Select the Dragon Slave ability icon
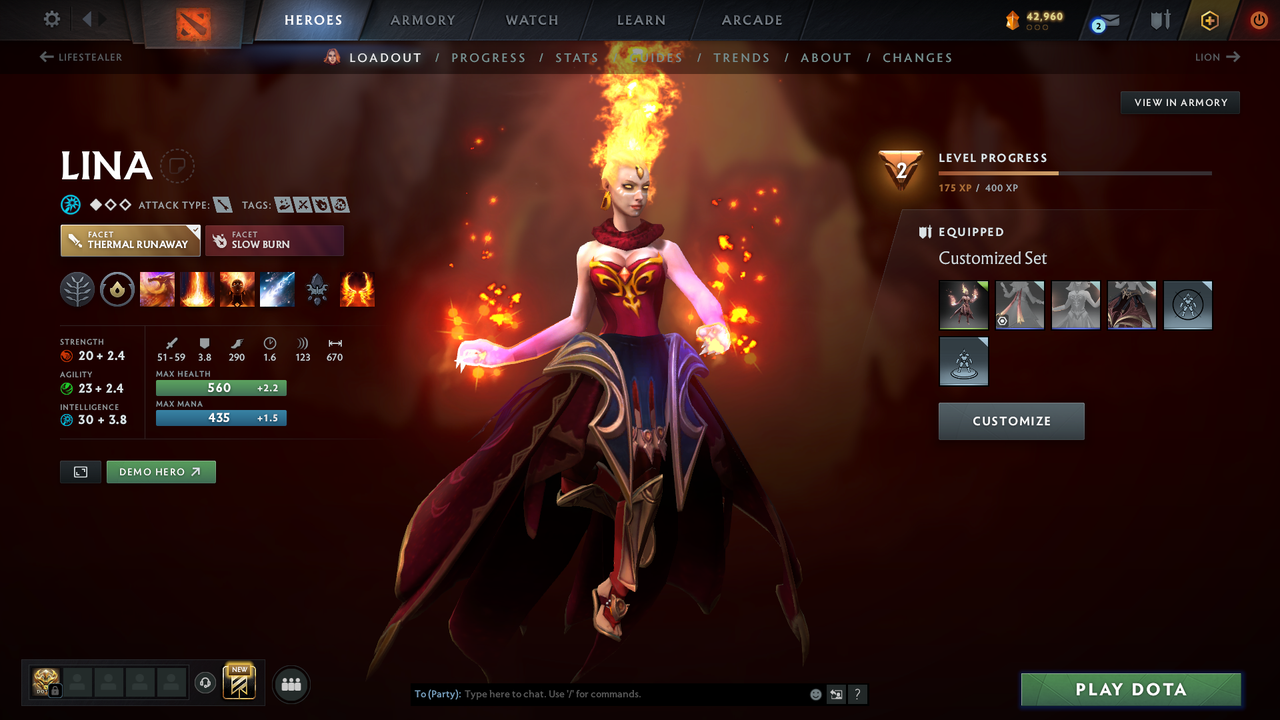Screen dimensions: 1280x720 click(157, 289)
